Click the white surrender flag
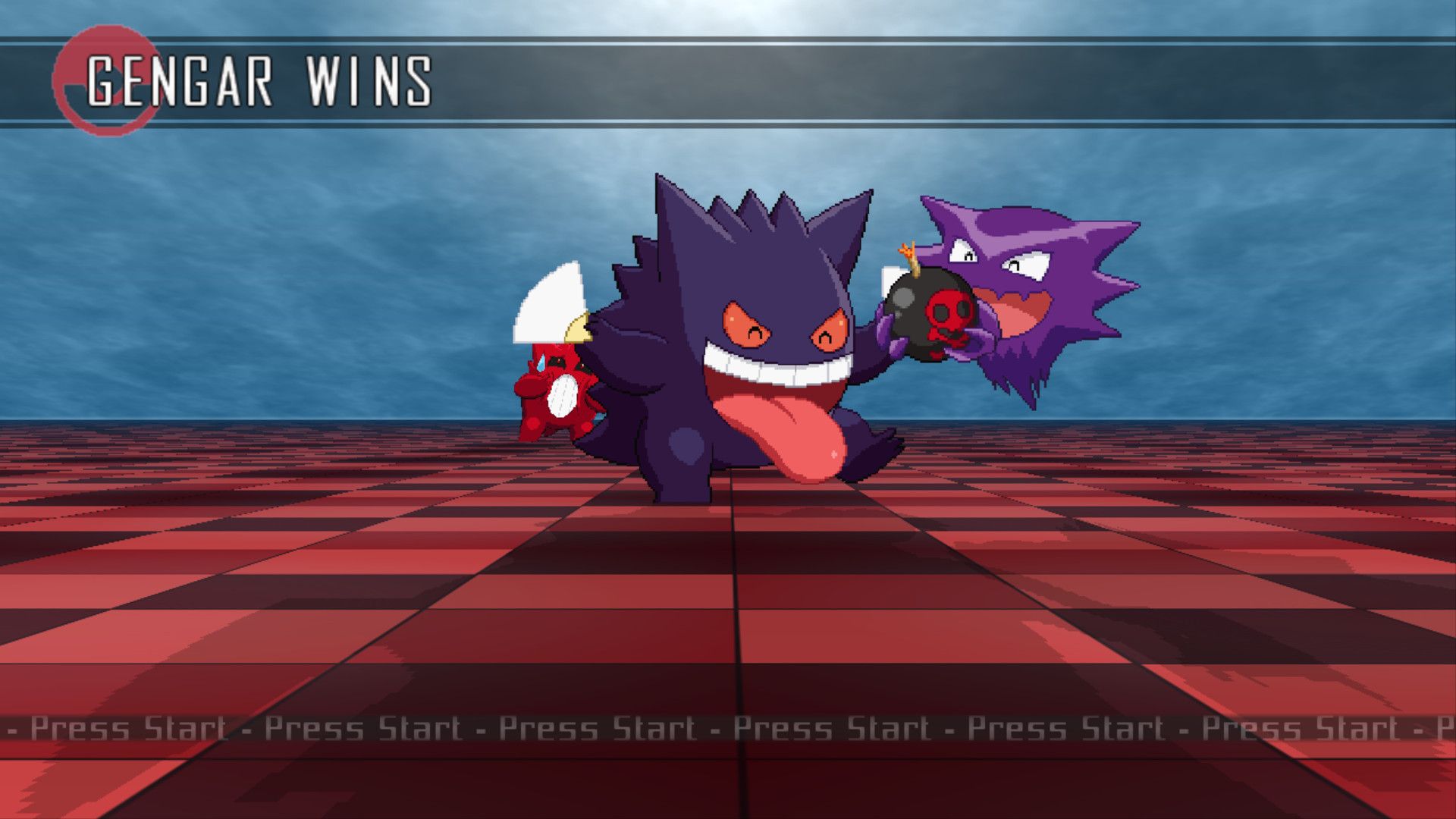The width and height of the screenshot is (1456, 819). tap(550, 303)
